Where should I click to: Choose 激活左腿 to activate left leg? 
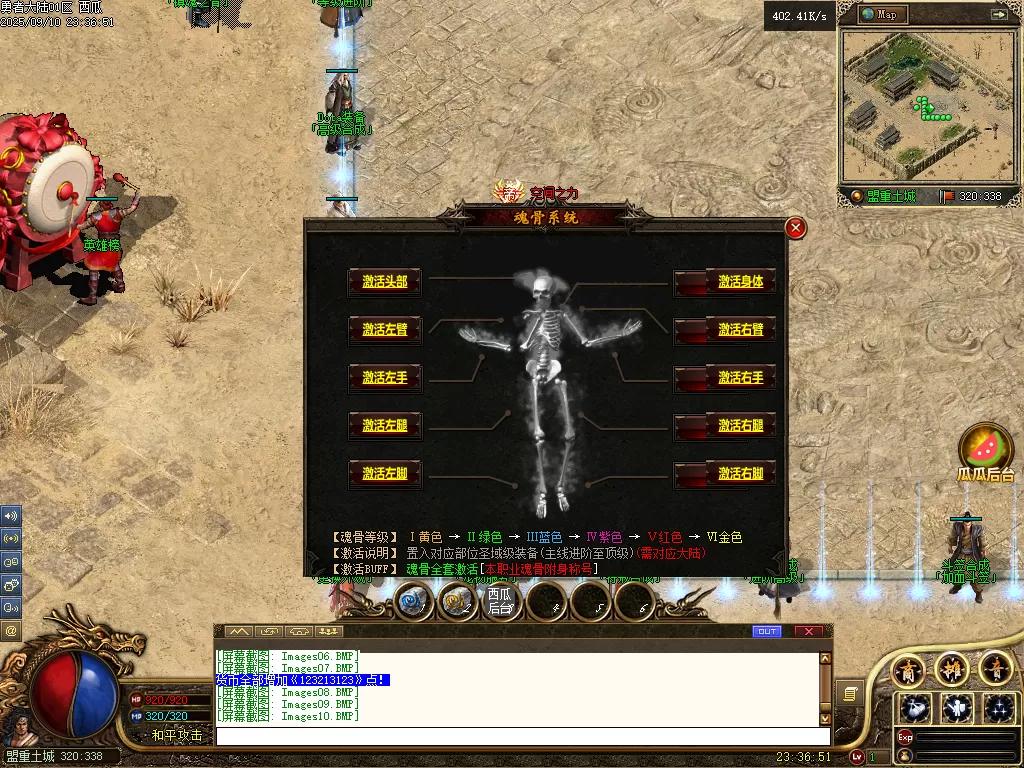click(384, 426)
